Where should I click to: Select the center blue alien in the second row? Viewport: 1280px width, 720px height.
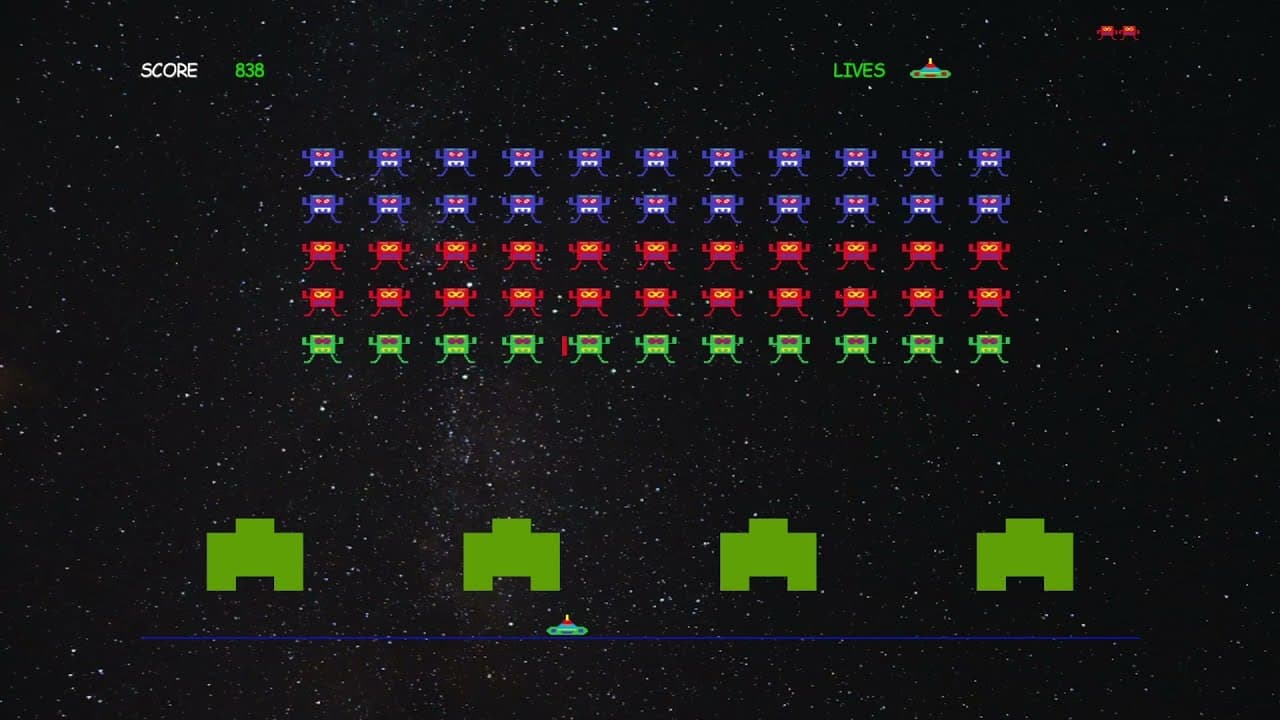(655, 205)
